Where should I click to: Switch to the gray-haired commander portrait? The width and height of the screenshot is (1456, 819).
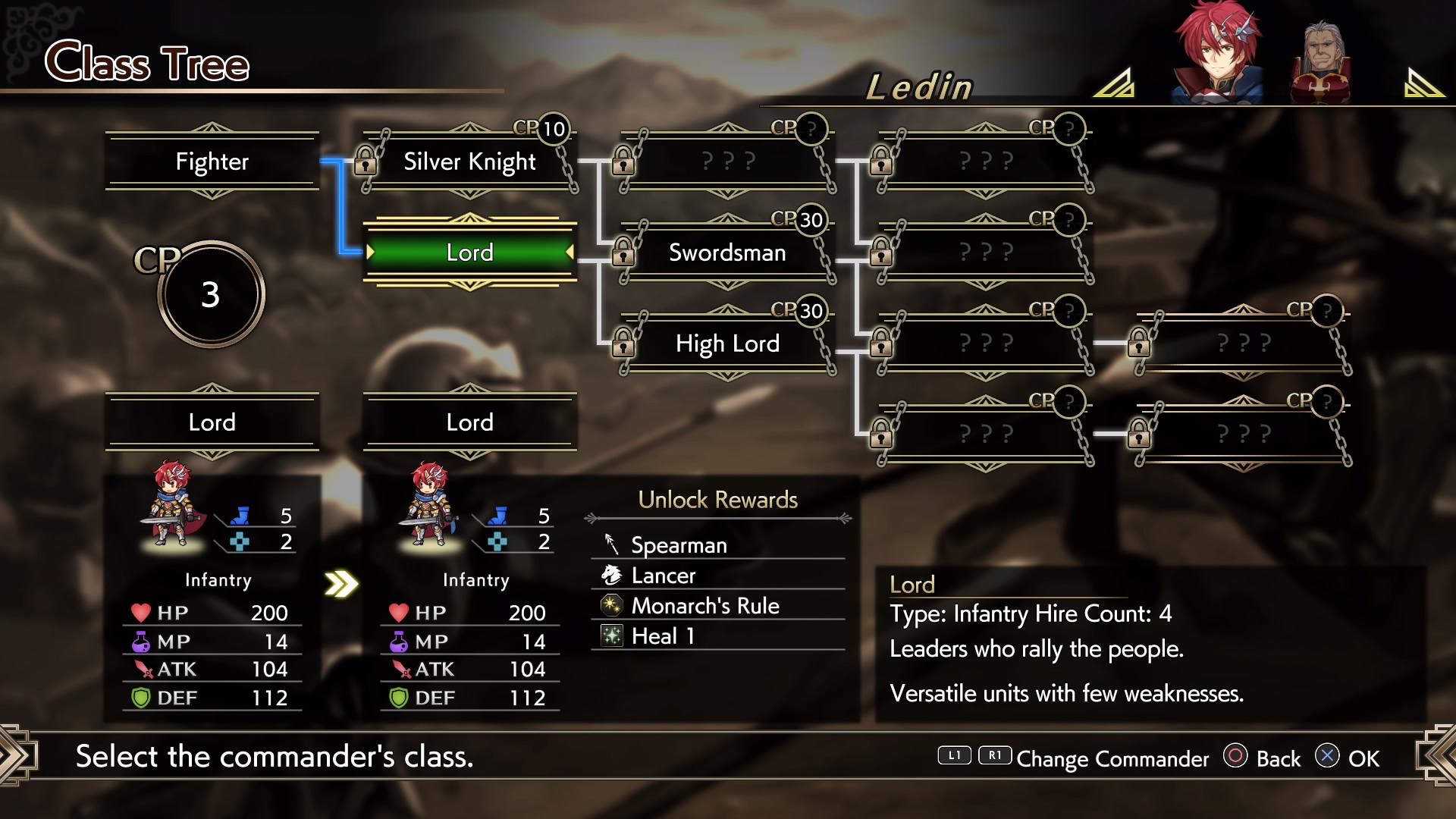point(1321,62)
